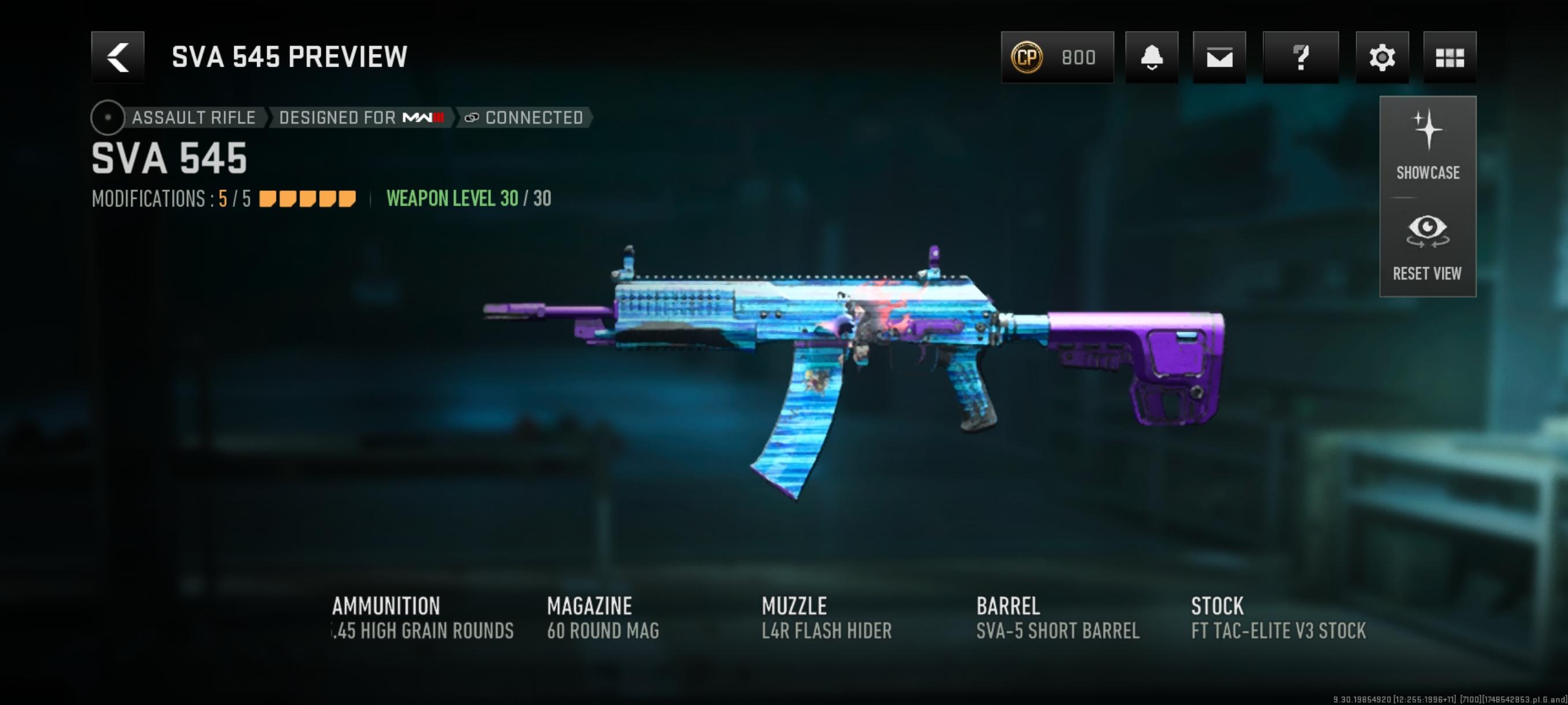Open the grid menu icon
Screen dimensions: 1568x705
point(1449,57)
